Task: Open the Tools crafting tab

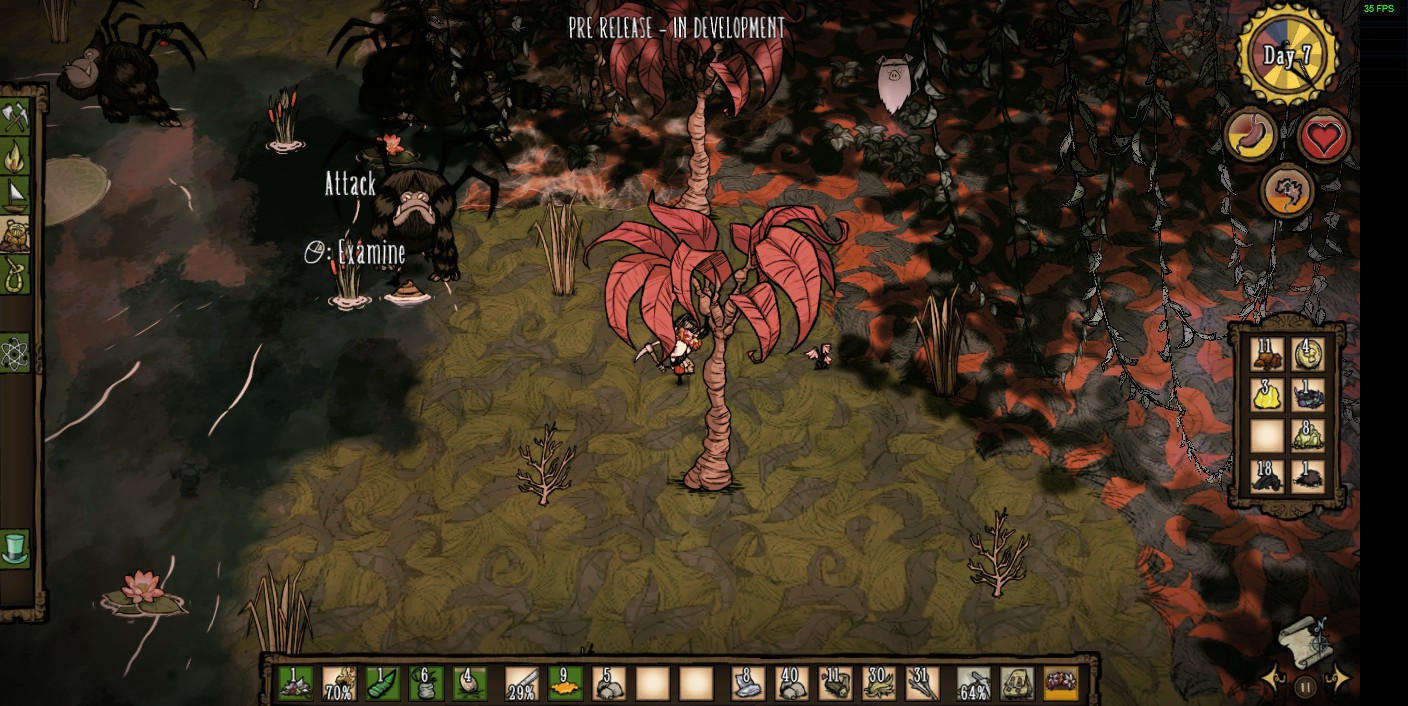Action: [x=14, y=119]
